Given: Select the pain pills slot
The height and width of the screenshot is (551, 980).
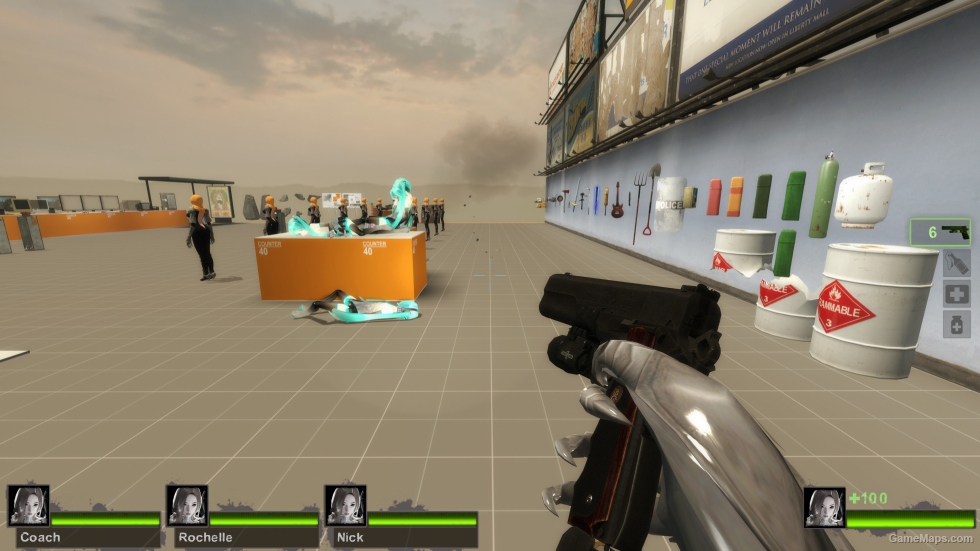Looking at the screenshot, I should pos(956,324).
